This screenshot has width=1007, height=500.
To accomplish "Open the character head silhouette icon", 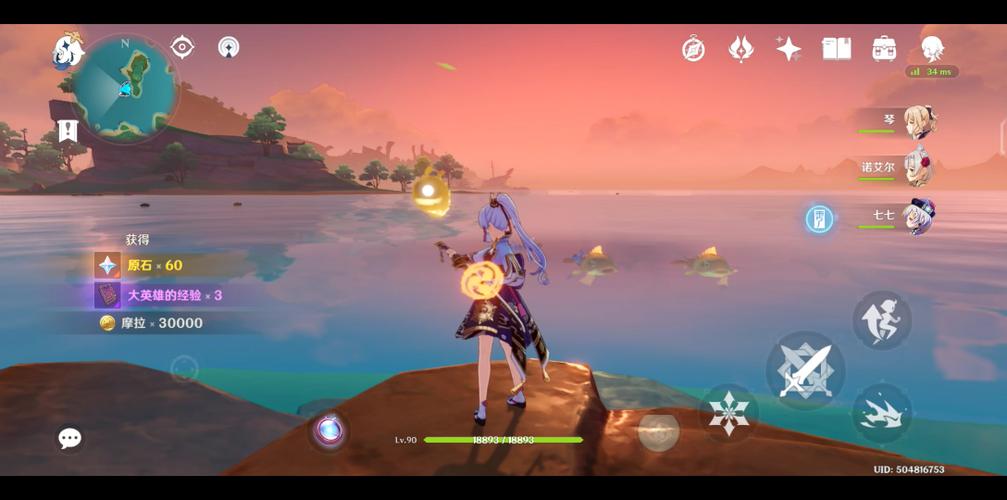I will (932, 48).
